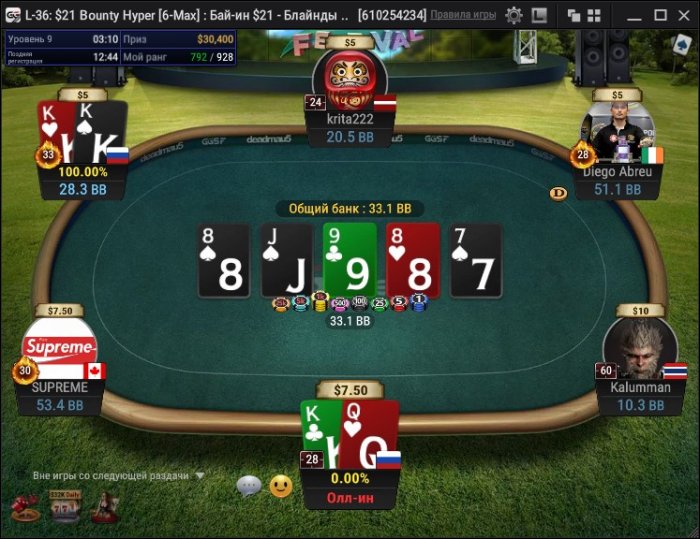Screen dimensions: 700x539
Task: Open the gear settings menu
Action: pyautogui.click(x=514, y=15)
